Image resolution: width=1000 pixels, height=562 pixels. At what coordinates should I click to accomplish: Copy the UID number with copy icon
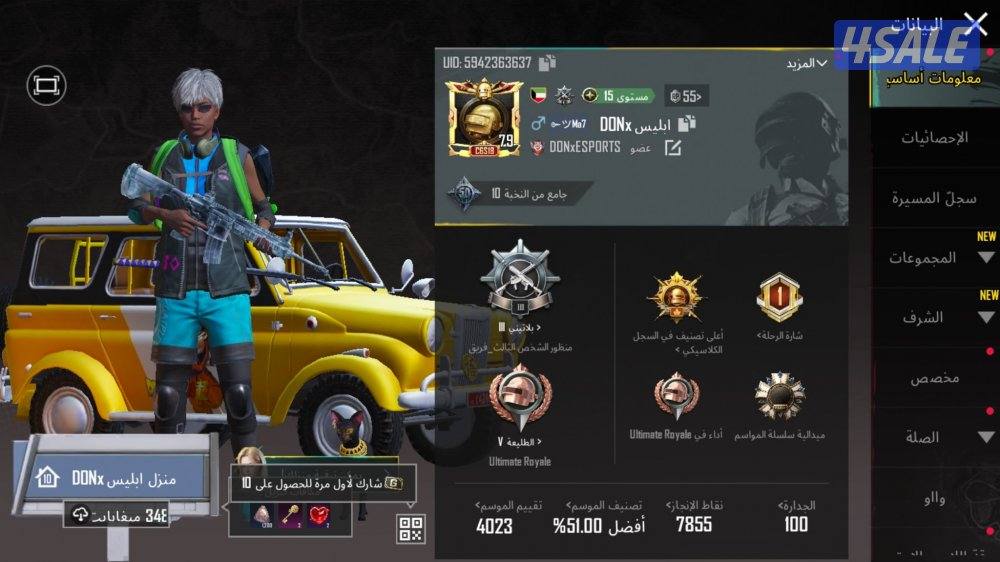pyautogui.click(x=547, y=63)
